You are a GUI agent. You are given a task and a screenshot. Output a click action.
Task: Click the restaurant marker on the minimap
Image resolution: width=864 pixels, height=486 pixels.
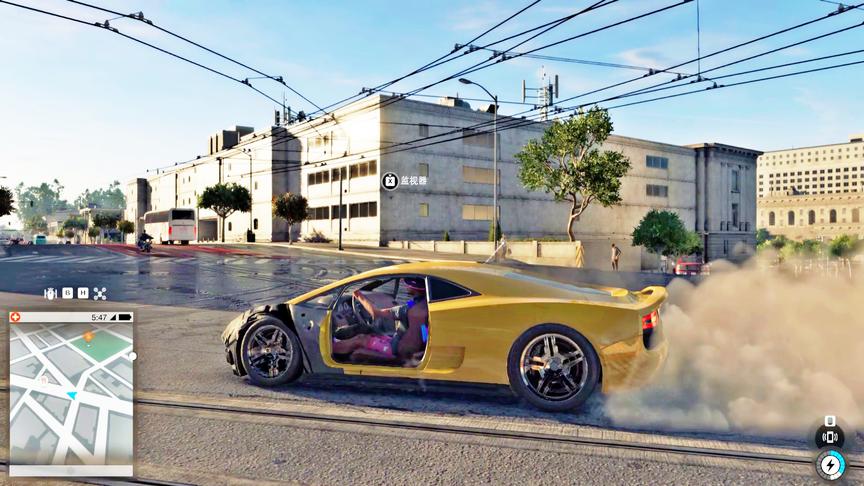43,380
